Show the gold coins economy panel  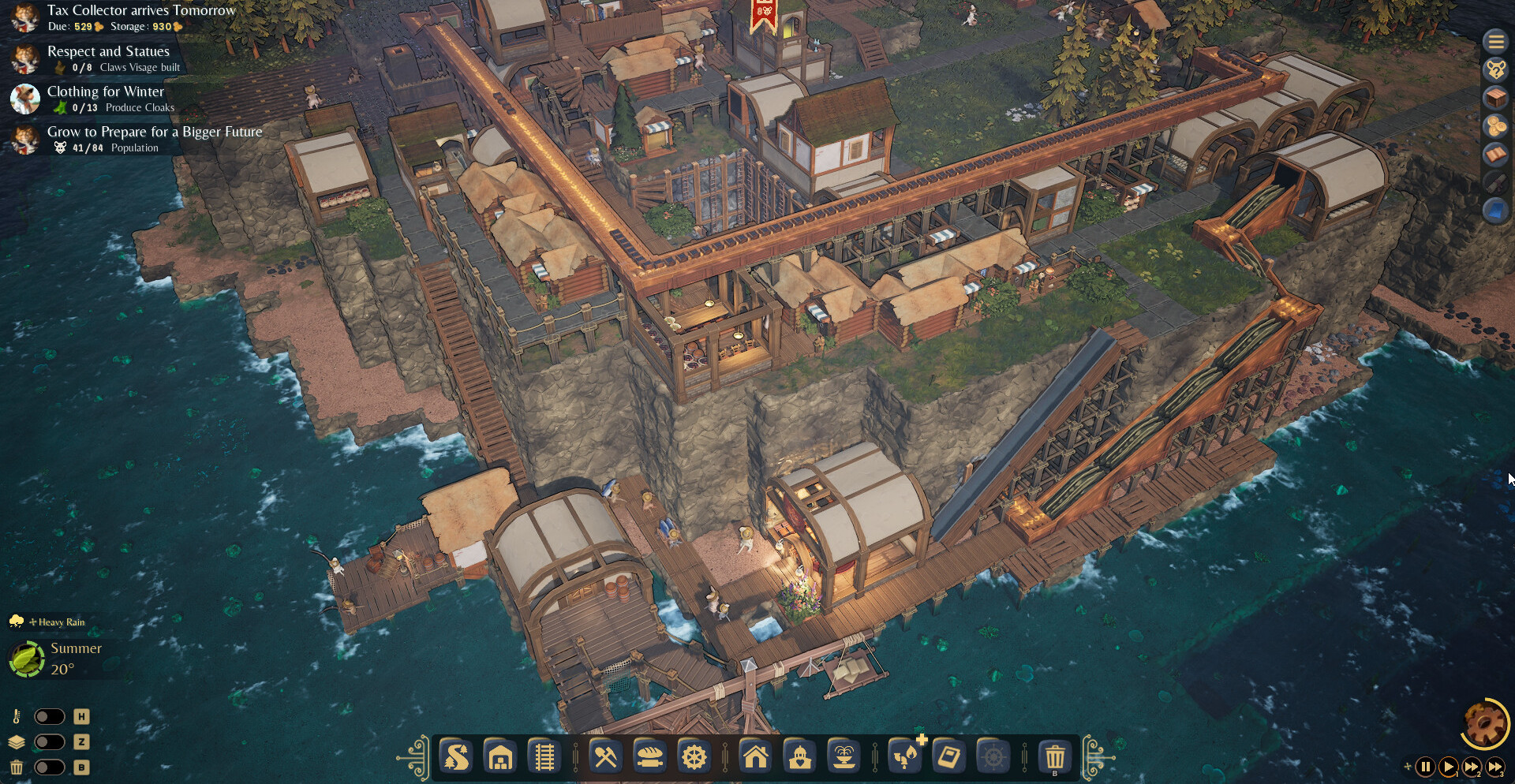click(1495, 126)
